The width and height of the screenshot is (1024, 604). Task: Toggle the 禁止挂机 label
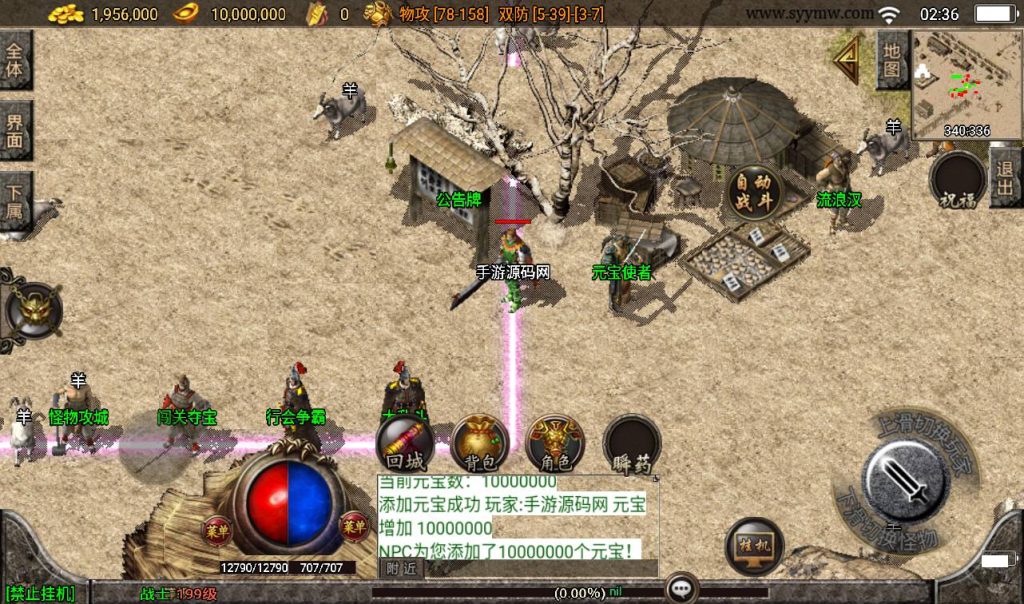[x=40, y=593]
